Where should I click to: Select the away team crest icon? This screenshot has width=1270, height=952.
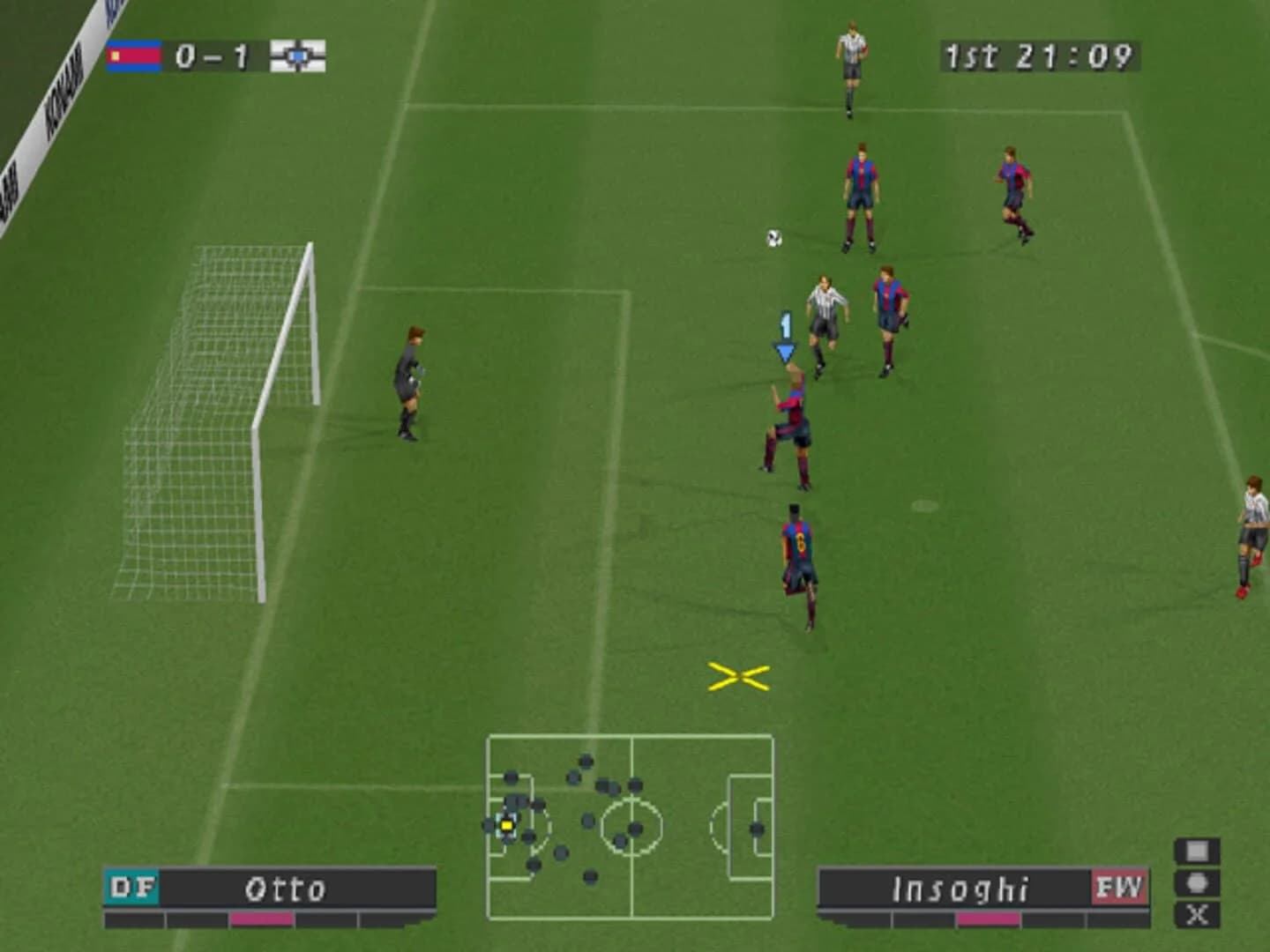point(300,56)
